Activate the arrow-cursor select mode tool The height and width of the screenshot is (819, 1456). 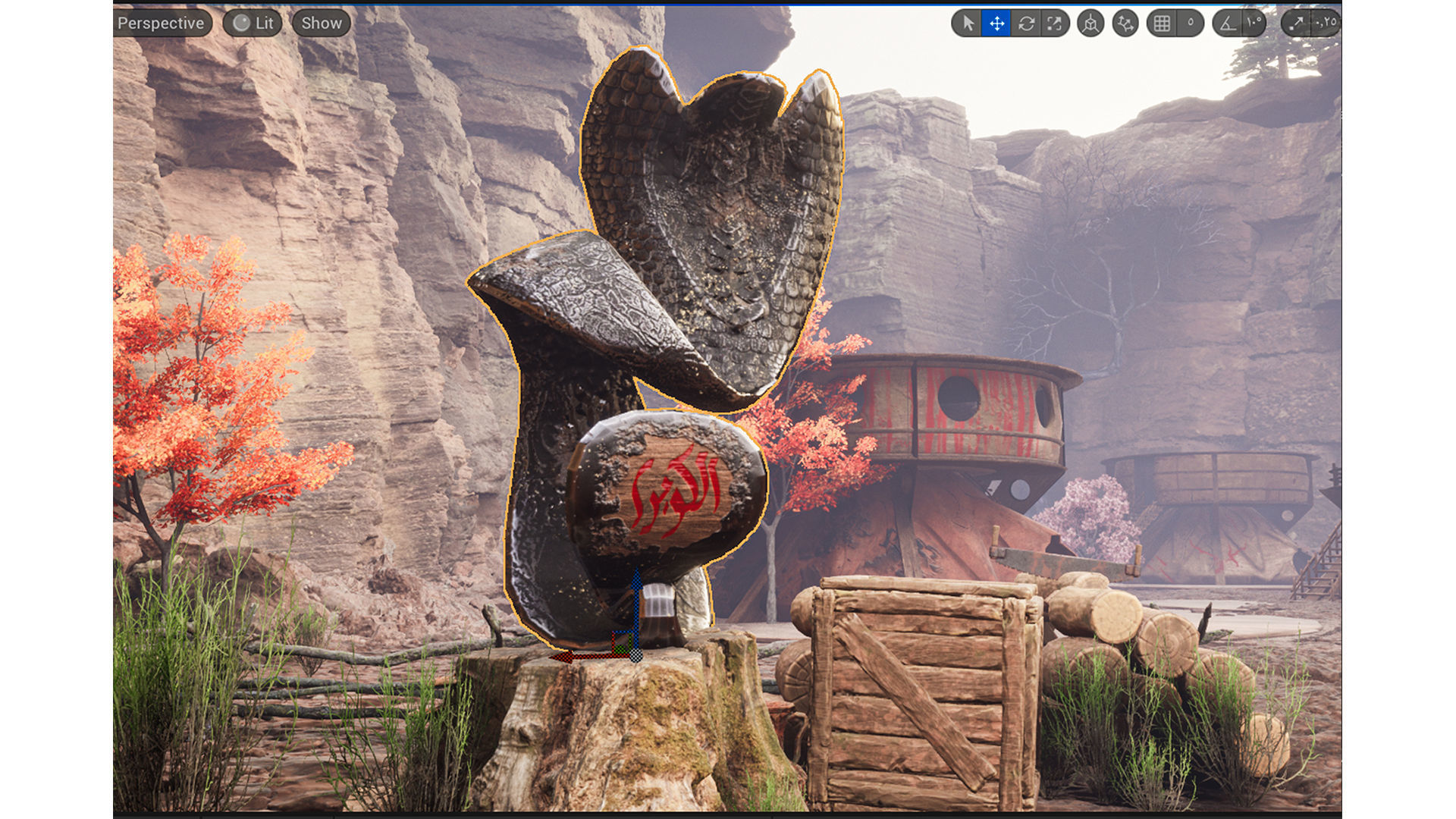968,24
